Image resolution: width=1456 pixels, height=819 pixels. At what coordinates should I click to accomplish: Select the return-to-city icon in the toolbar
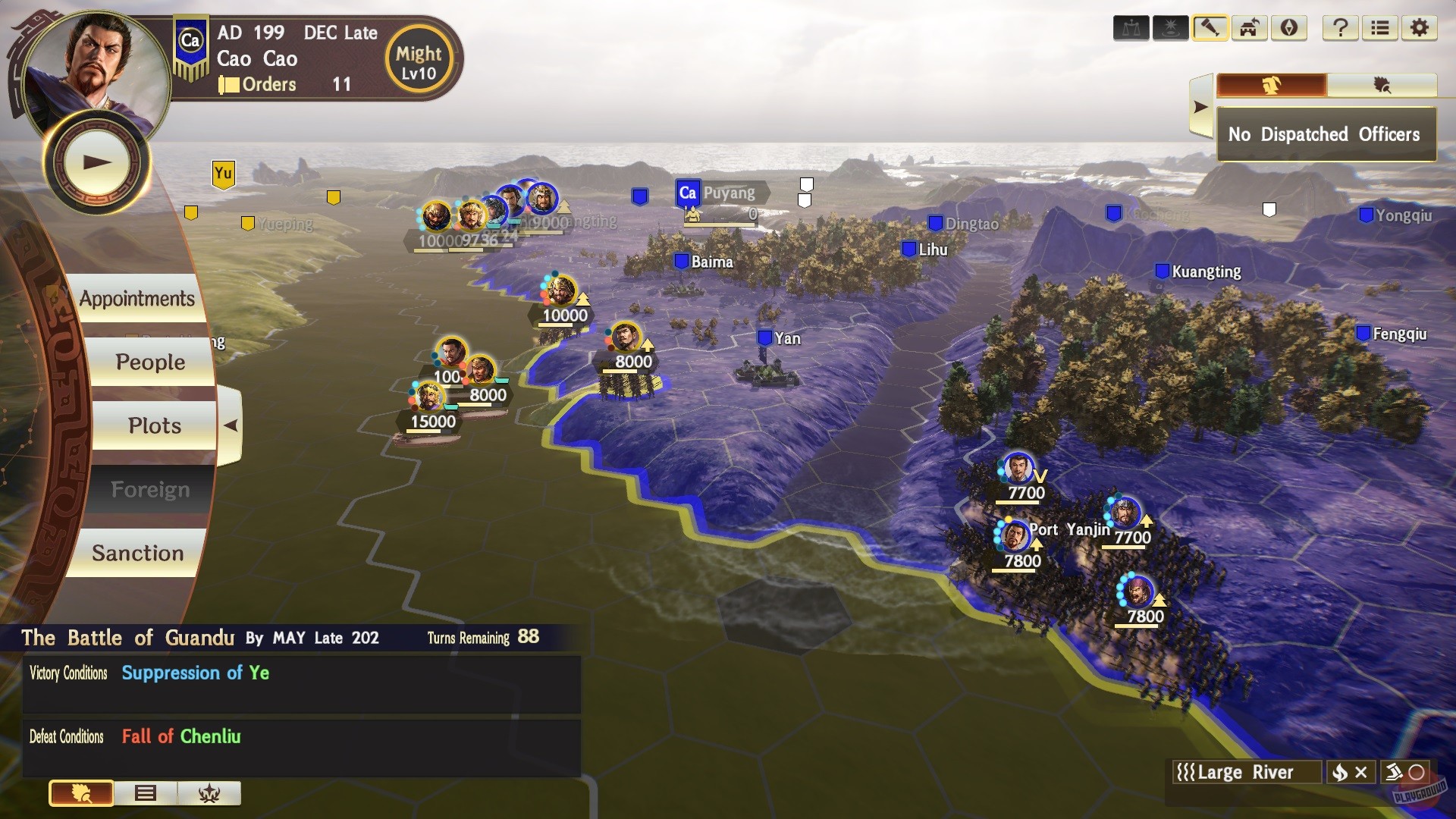[1250, 28]
